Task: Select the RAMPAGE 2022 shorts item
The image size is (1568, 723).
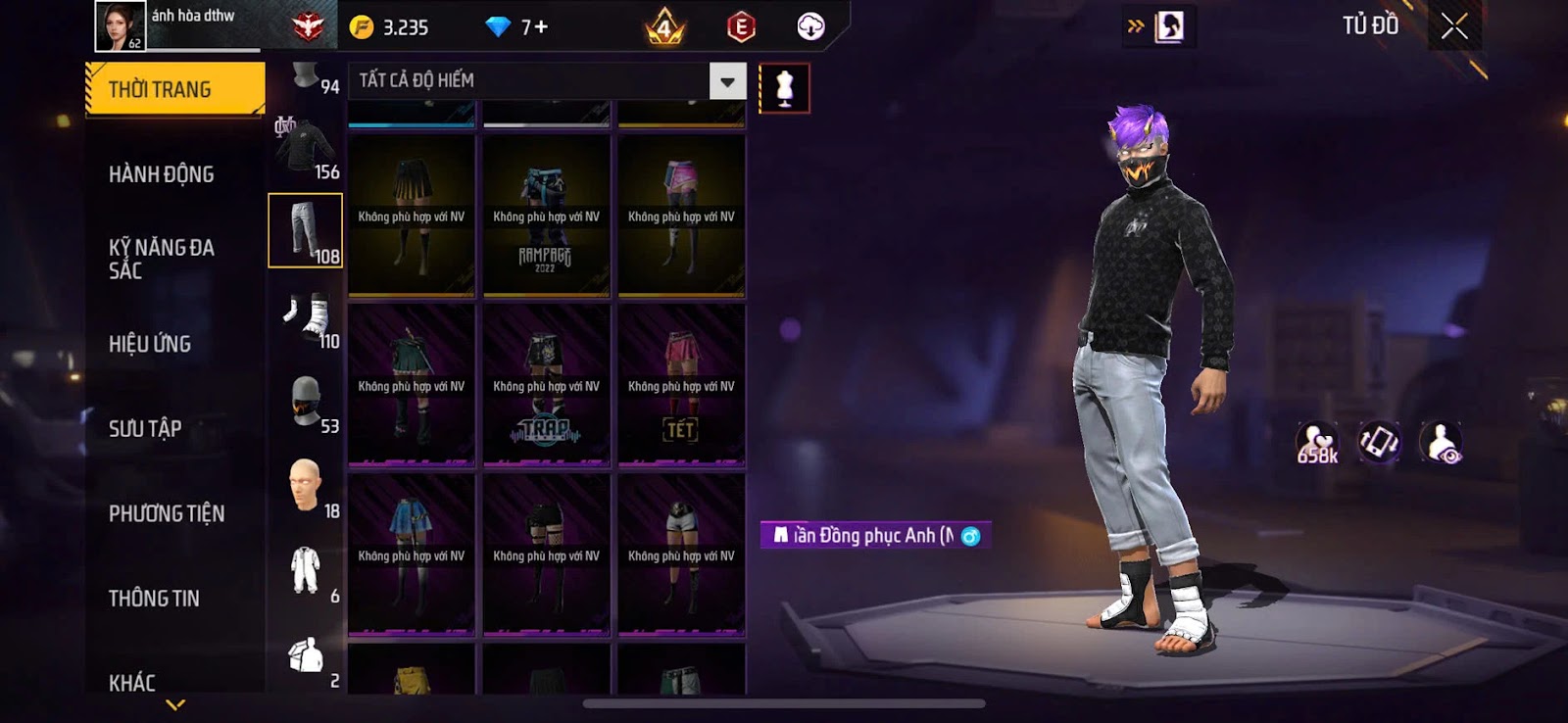Action: [x=546, y=216]
